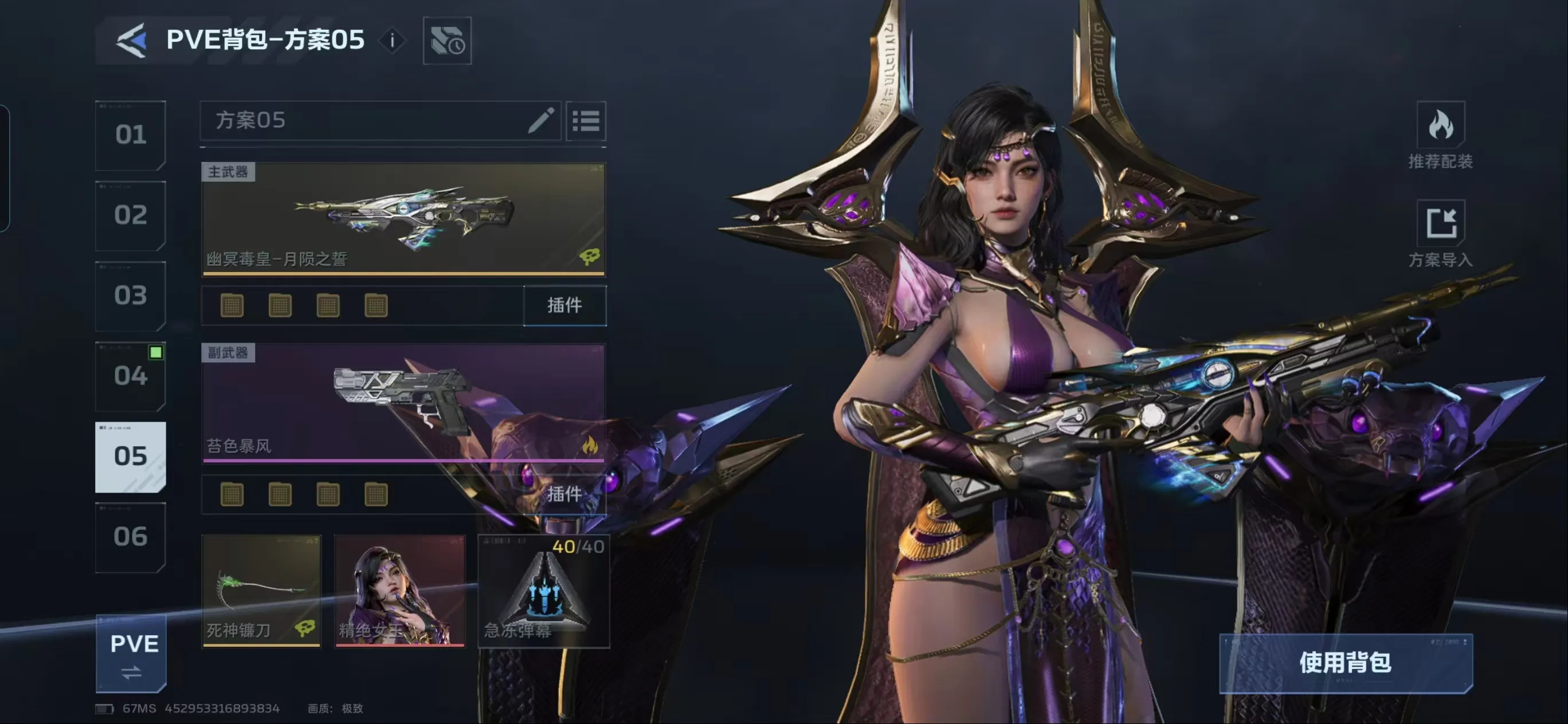Edit the 方案05 name with the pencil
Image resolution: width=1568 pixels, height=724 pixels.
point(540,120)
